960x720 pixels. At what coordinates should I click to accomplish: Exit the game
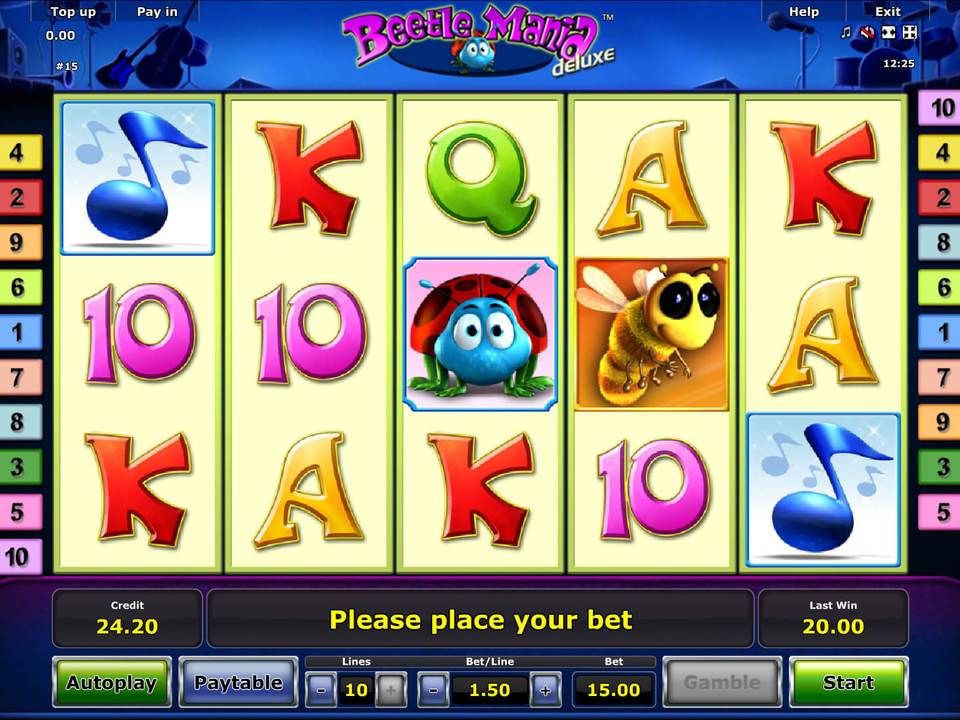888,12
